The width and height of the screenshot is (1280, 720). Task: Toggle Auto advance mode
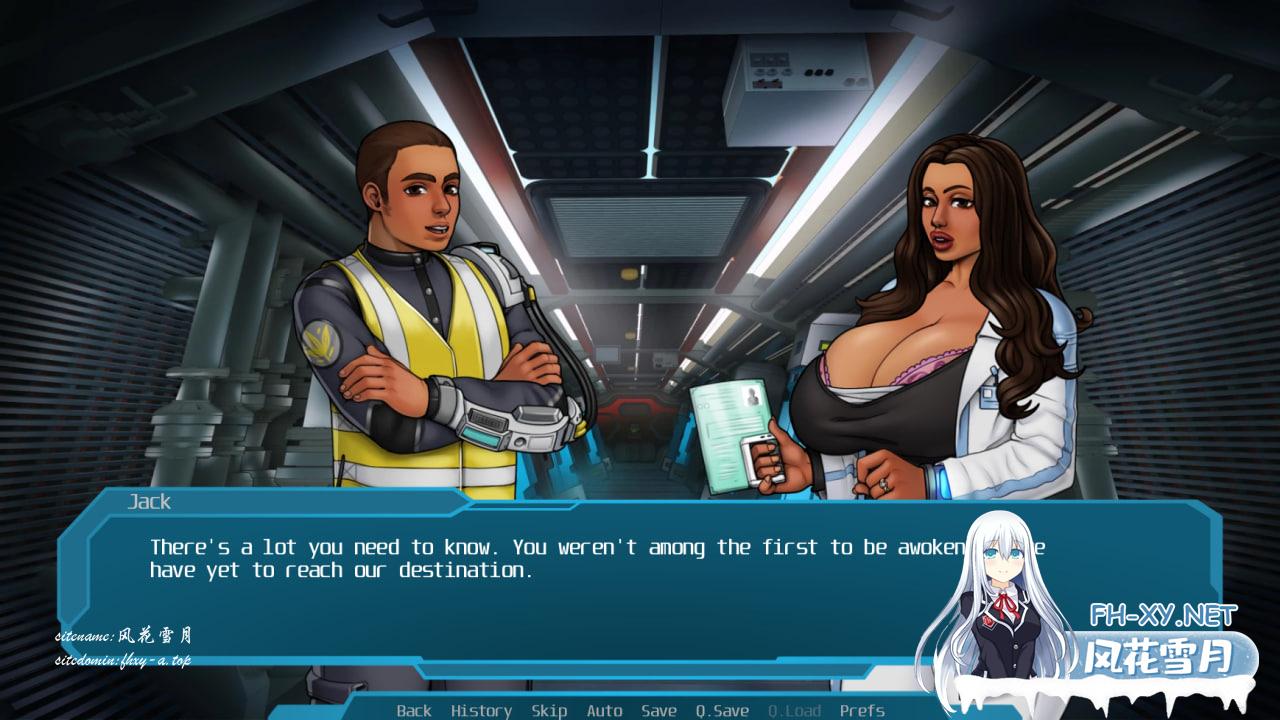604,710
